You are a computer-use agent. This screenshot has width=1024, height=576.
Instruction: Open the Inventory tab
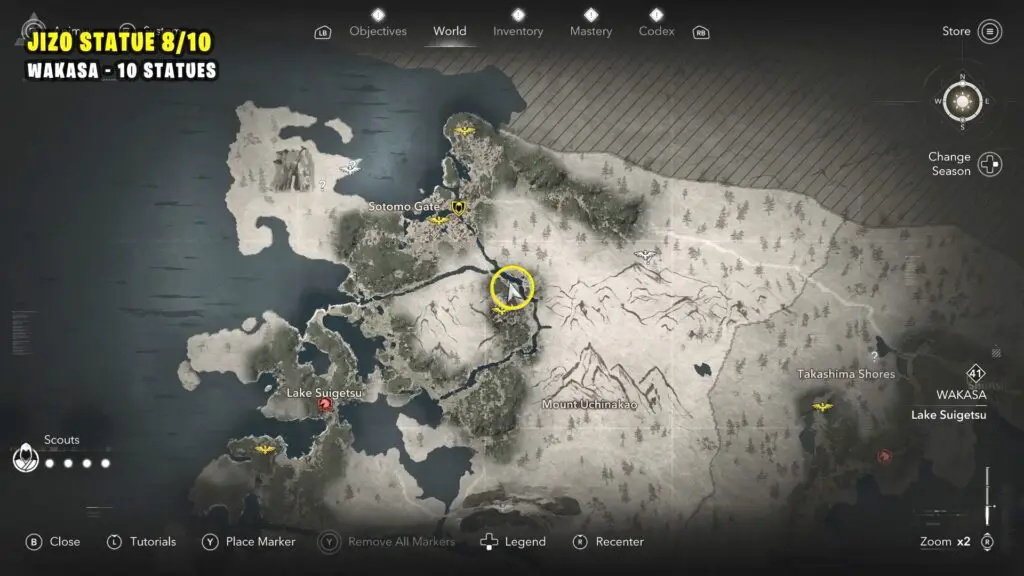pyautogui.click(x=519, y=31)
